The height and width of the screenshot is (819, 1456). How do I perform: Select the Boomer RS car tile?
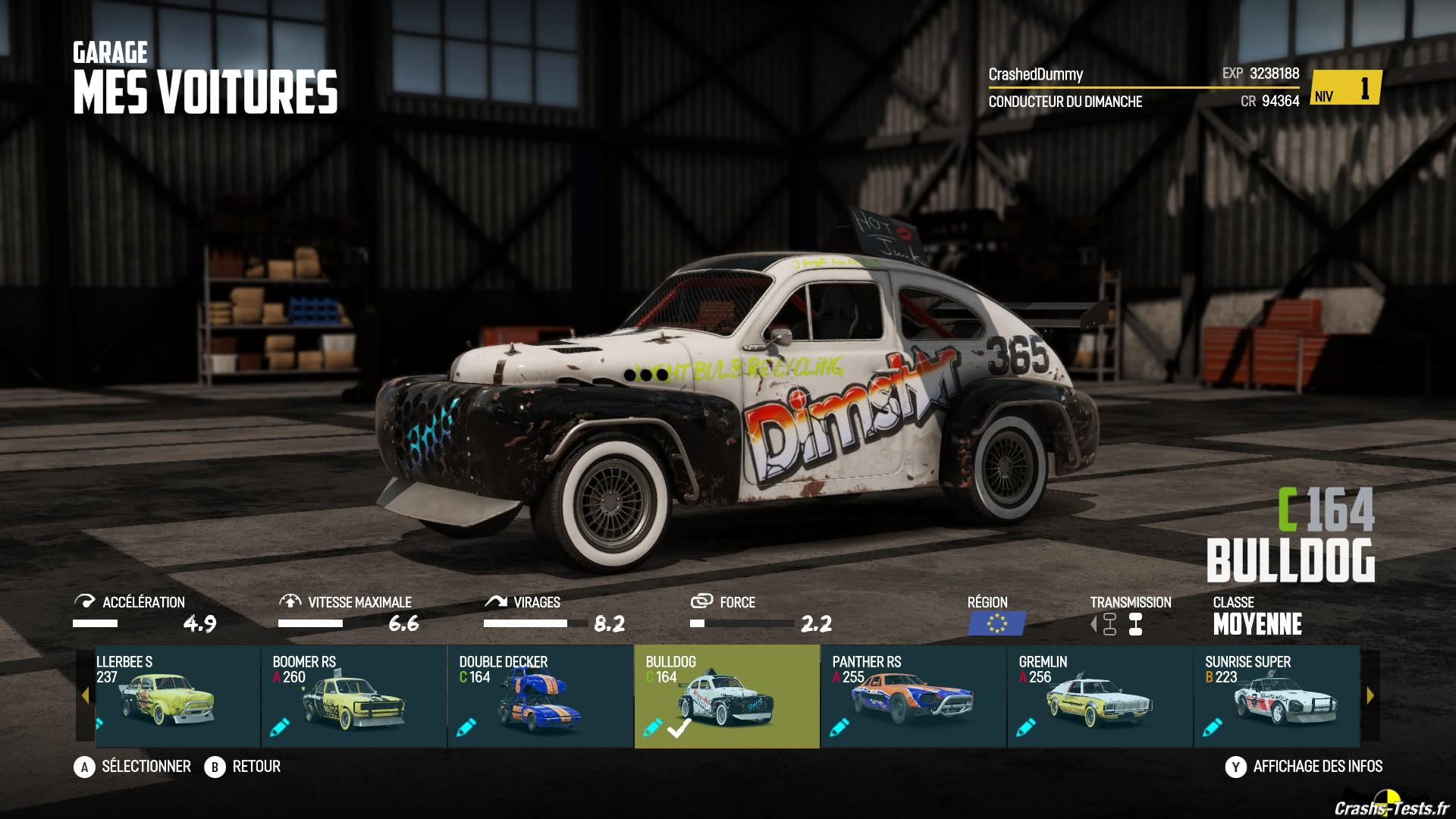[x=353, y=696]
